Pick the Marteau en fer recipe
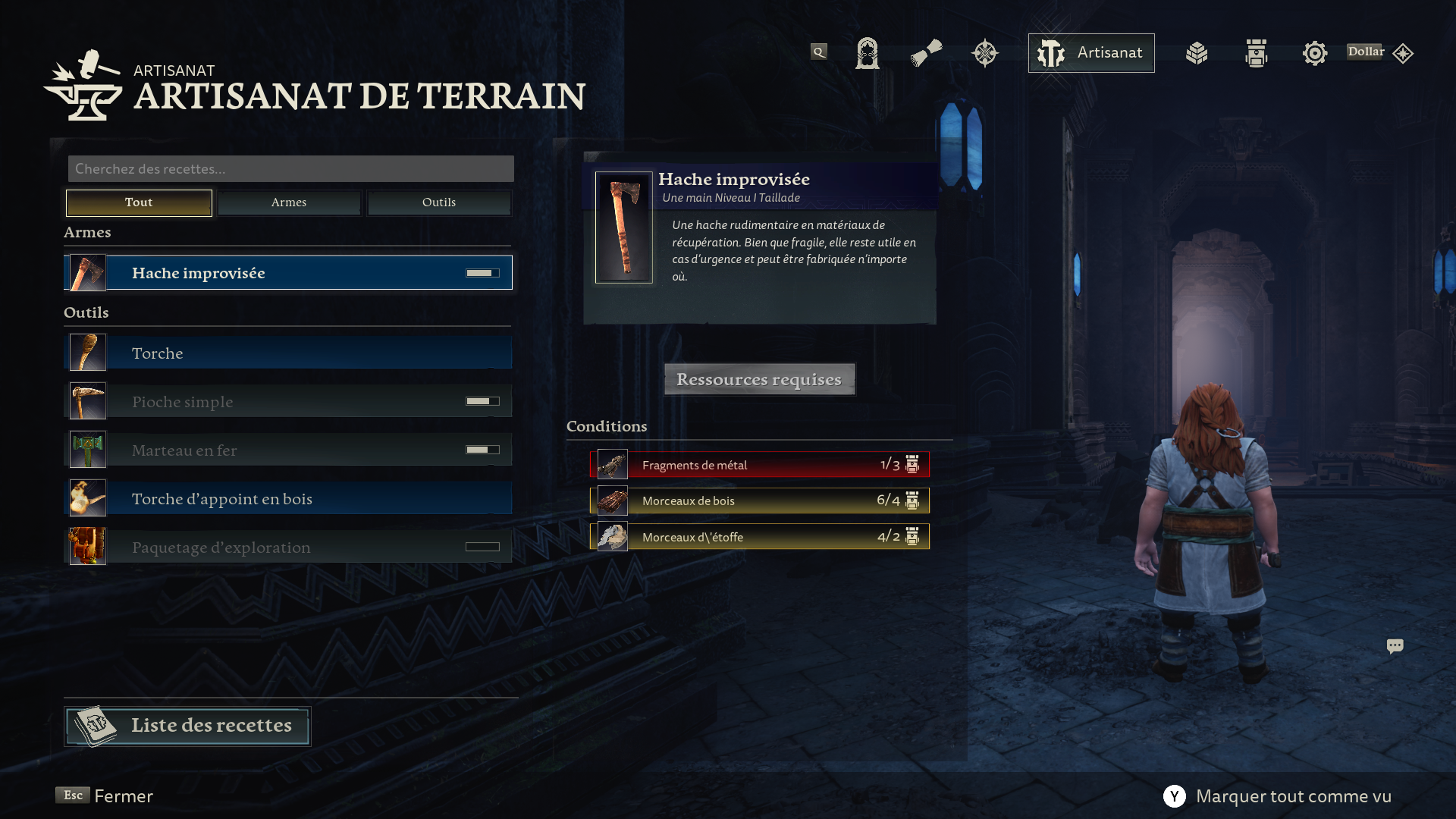 pyautogui.click(x=288, y=450)
